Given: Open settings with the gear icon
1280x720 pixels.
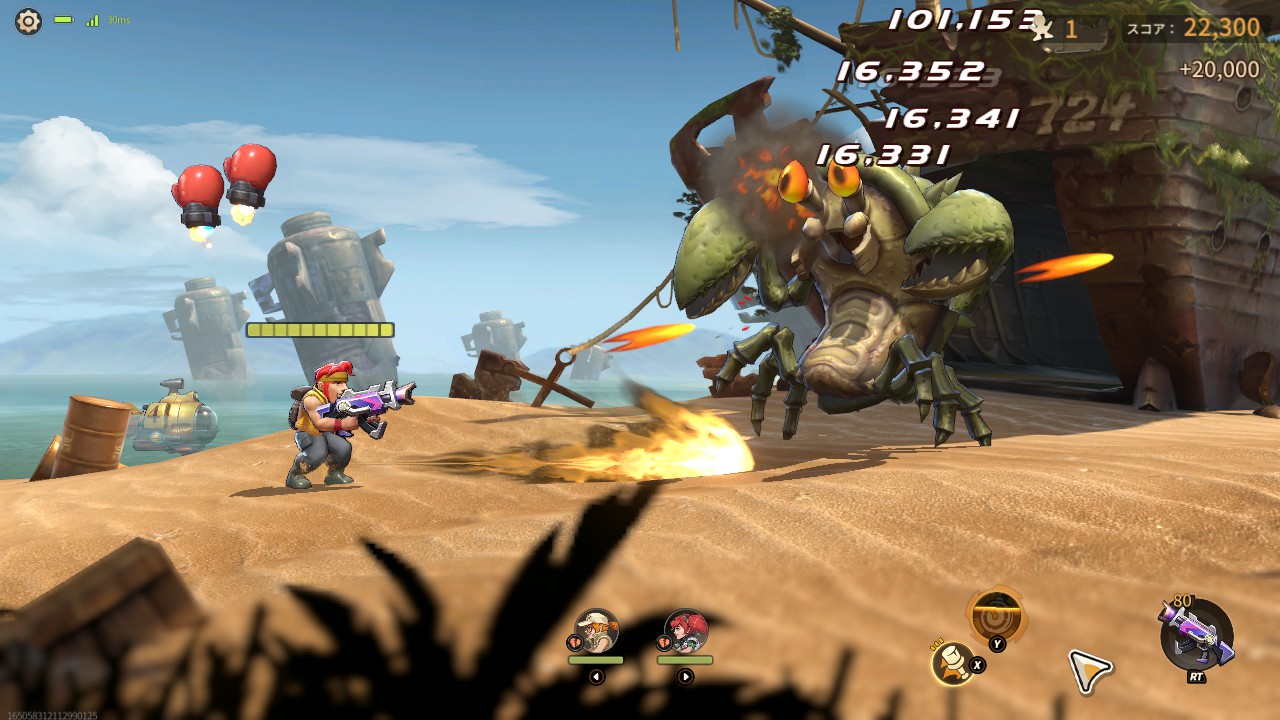Looking at the screenshot, I should [x=28, y=21].
